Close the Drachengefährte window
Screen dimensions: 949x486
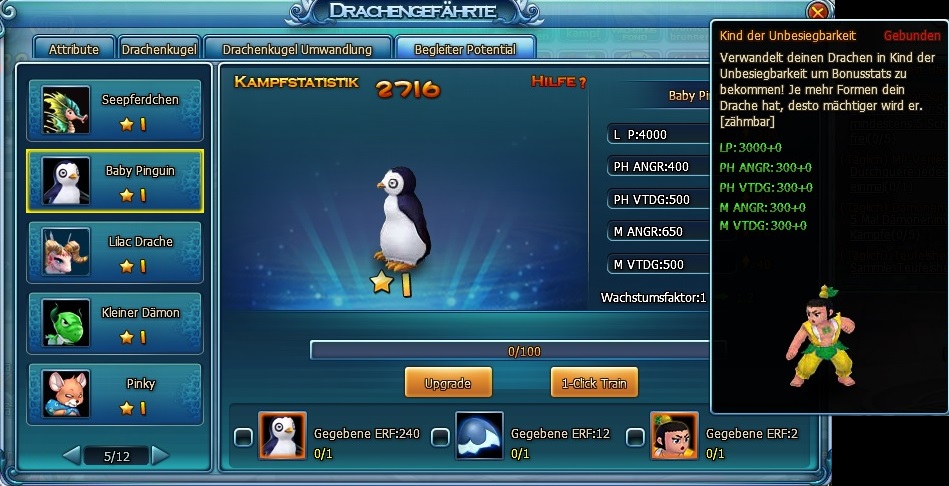tap(818, 13)
